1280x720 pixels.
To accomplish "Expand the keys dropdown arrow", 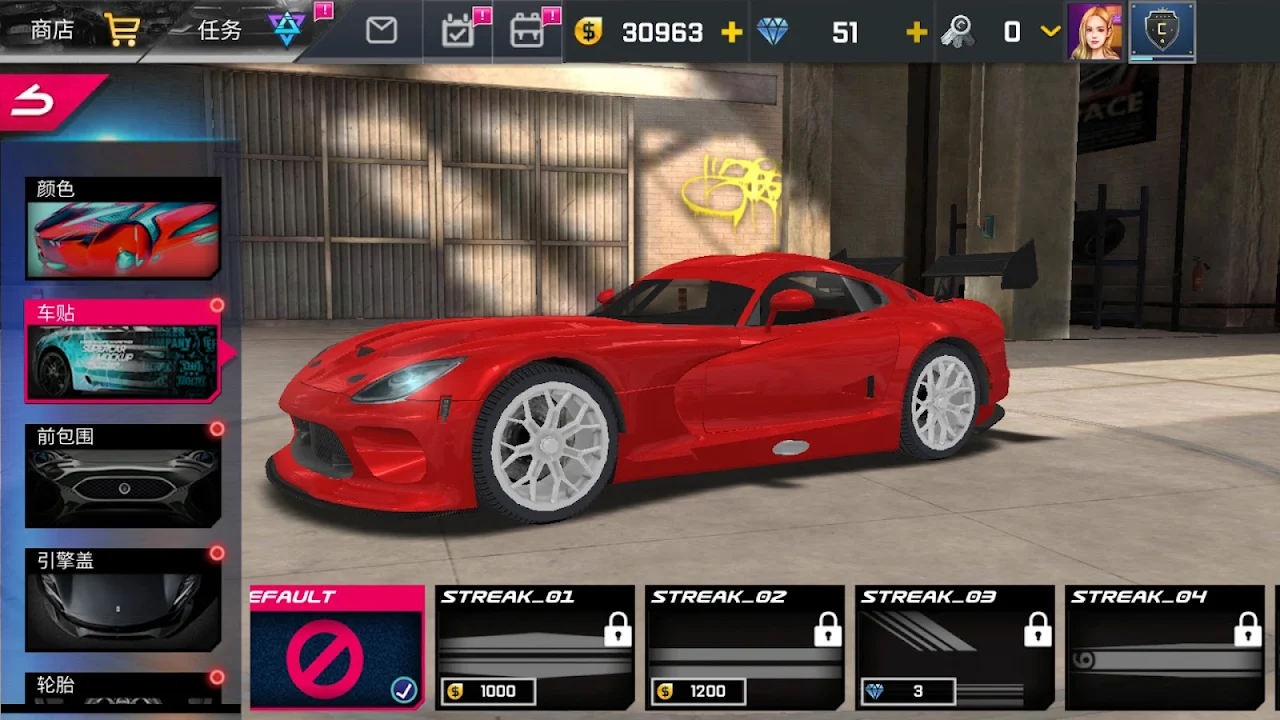I will (x=1050, y=32).
